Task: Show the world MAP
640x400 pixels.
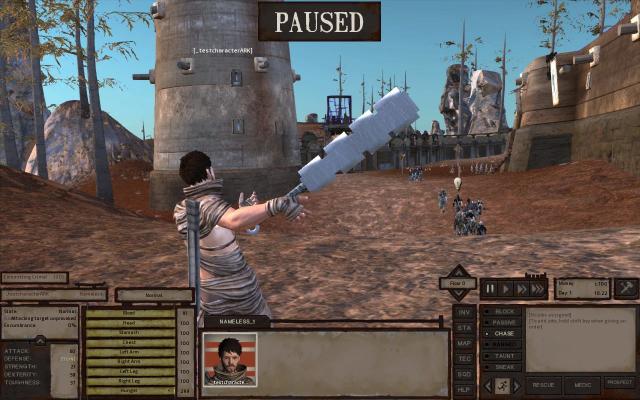Action: click(x=464, y=342)
